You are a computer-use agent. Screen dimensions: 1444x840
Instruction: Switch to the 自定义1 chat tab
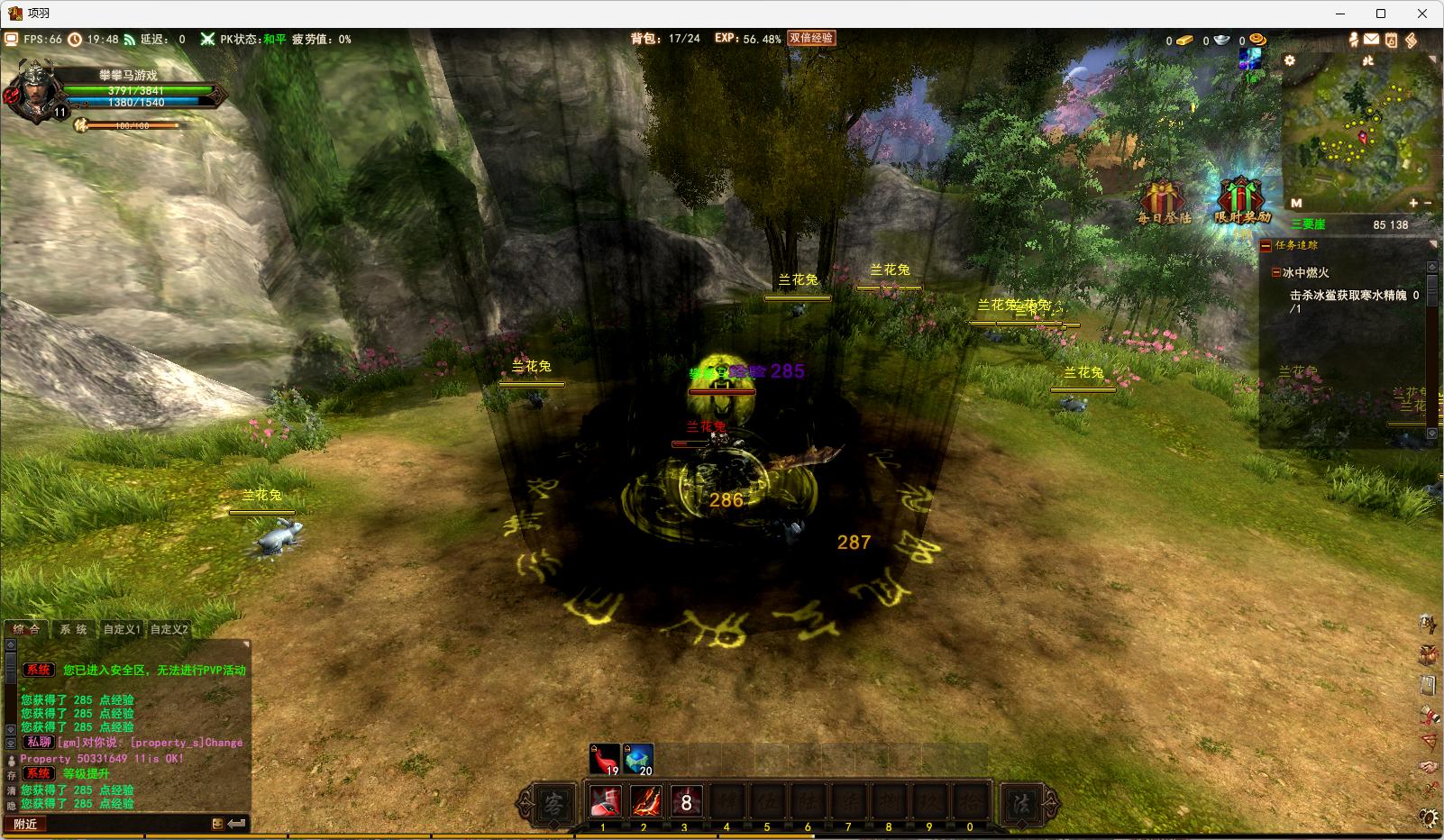click(x=122, y=629)
